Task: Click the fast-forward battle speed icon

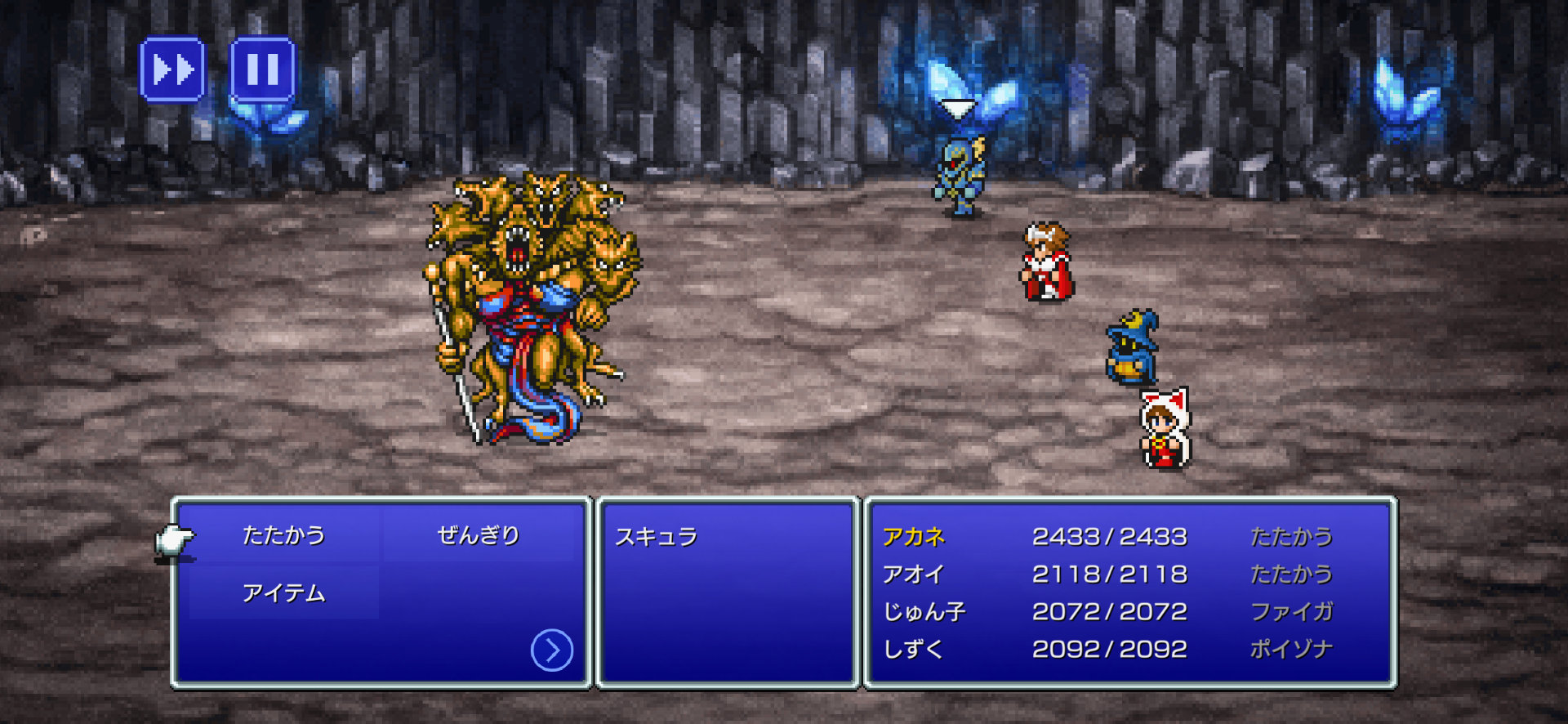Action: (174, 70)
